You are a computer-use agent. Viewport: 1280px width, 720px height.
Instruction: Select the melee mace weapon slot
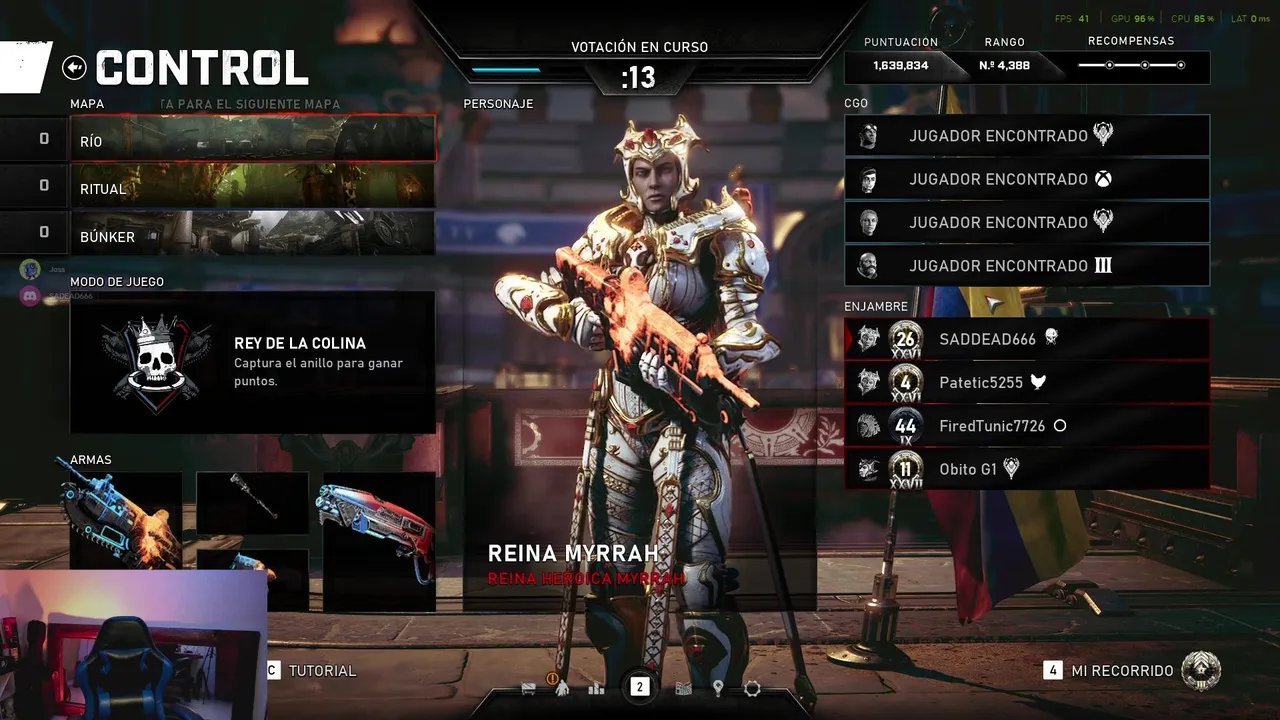click(x=252, y=498)
